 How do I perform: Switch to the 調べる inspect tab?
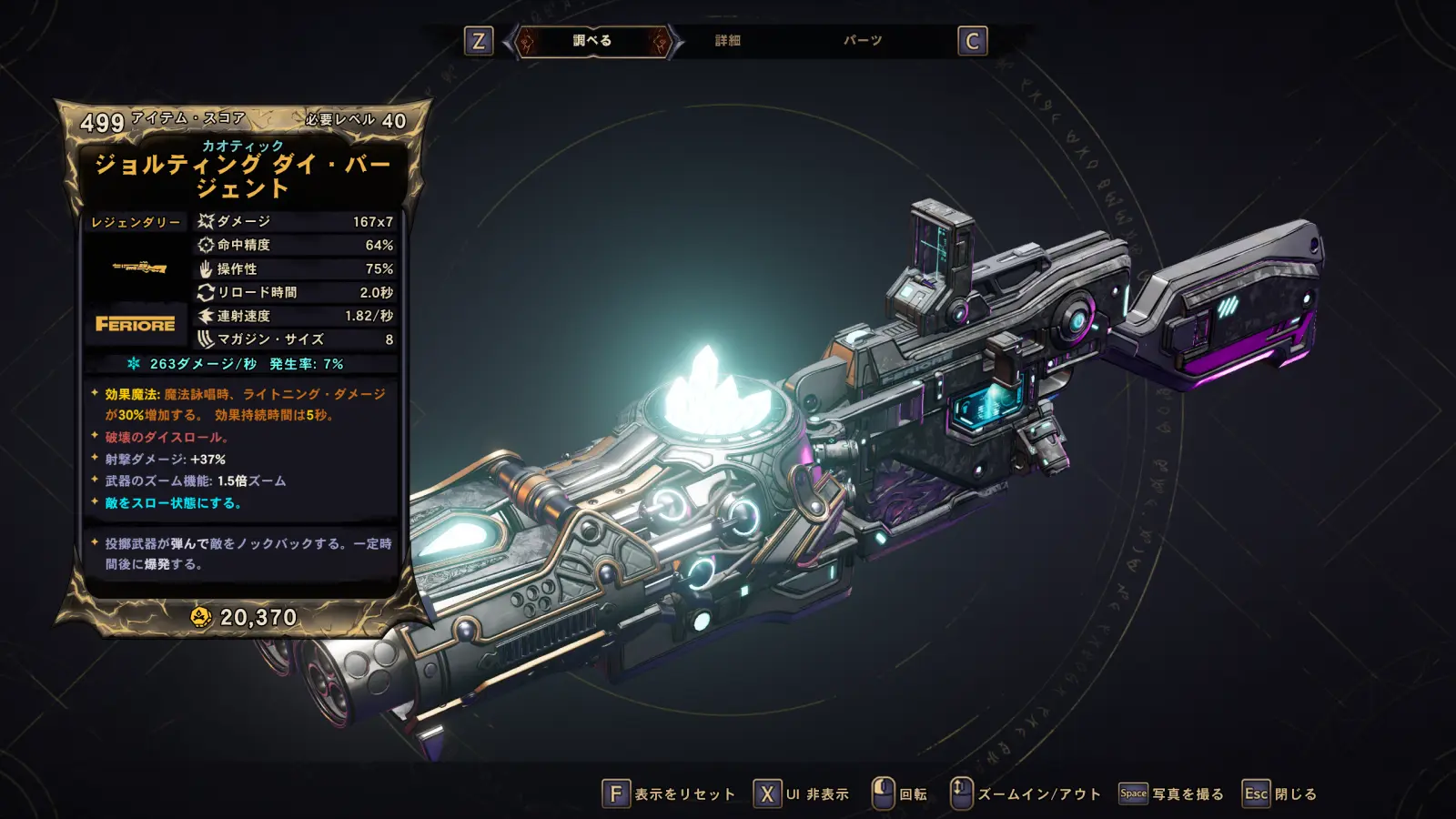tap(592, 41)
